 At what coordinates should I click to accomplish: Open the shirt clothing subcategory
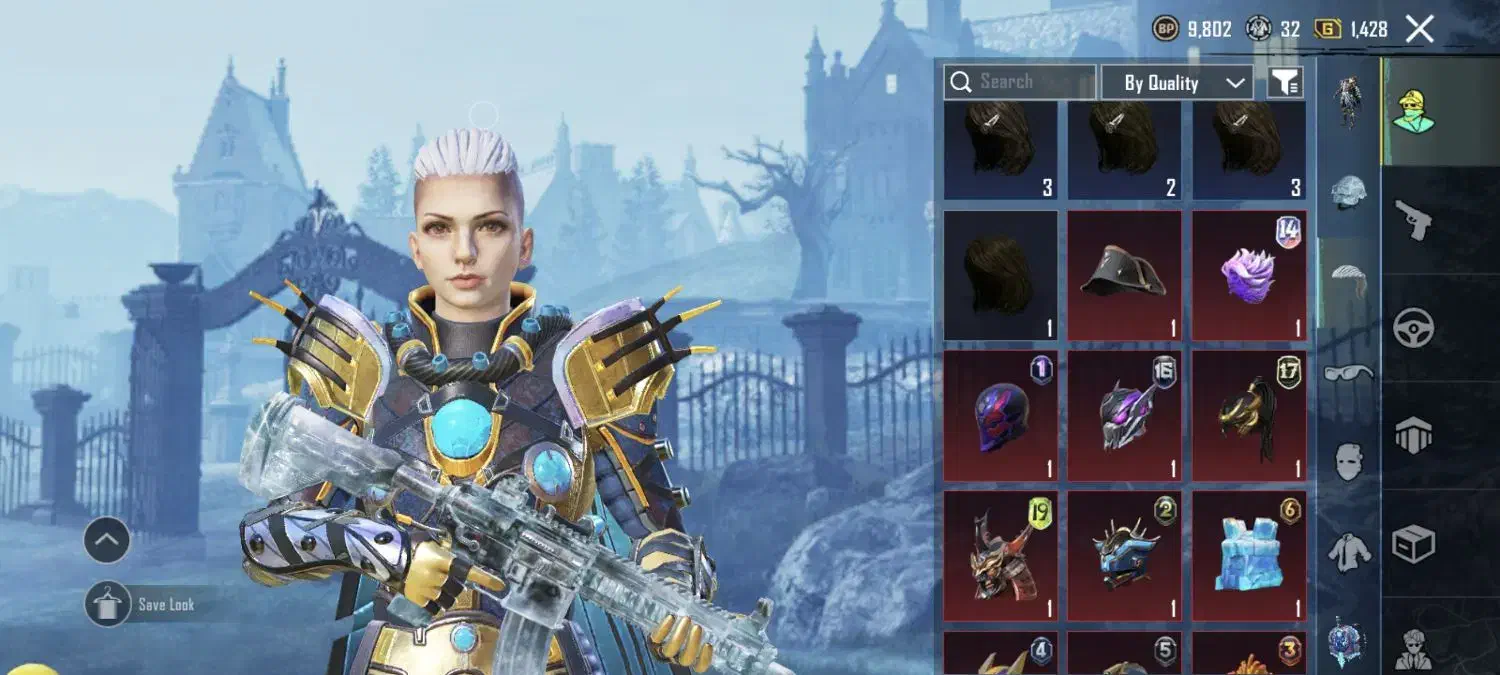[1348, 551]
